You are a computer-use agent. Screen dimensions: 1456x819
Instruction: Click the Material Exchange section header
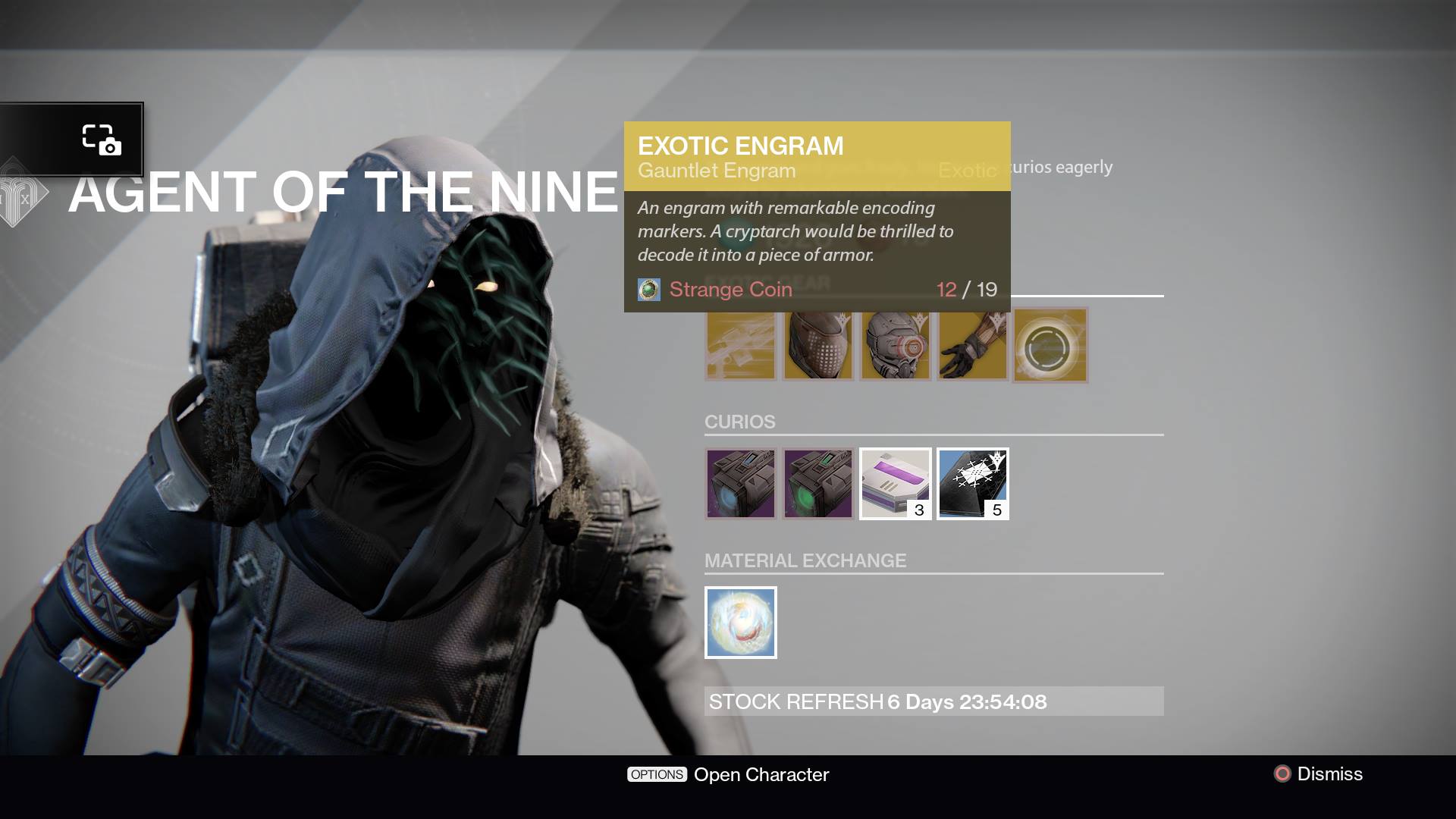point(805,561)
